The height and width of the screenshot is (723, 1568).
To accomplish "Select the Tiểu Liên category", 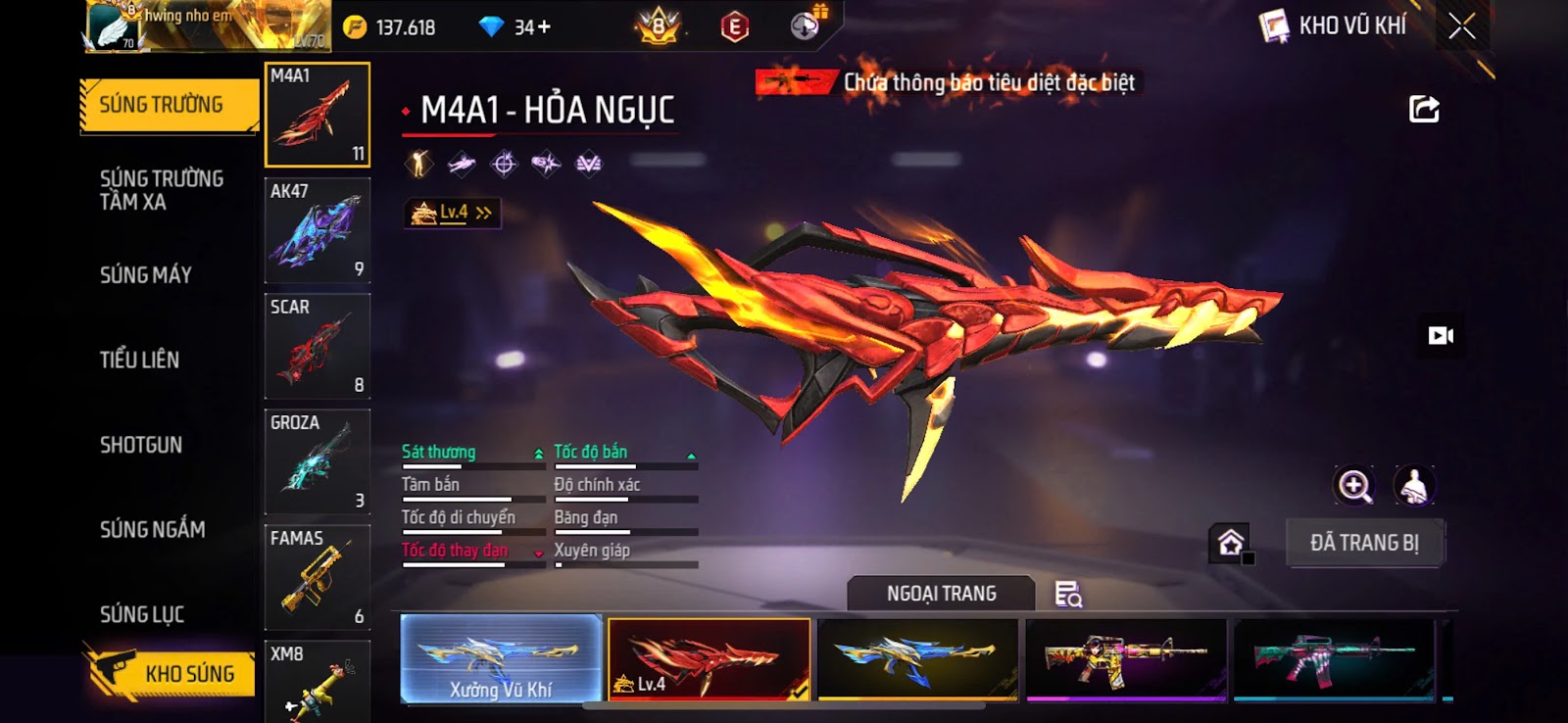I will [139, 360].
